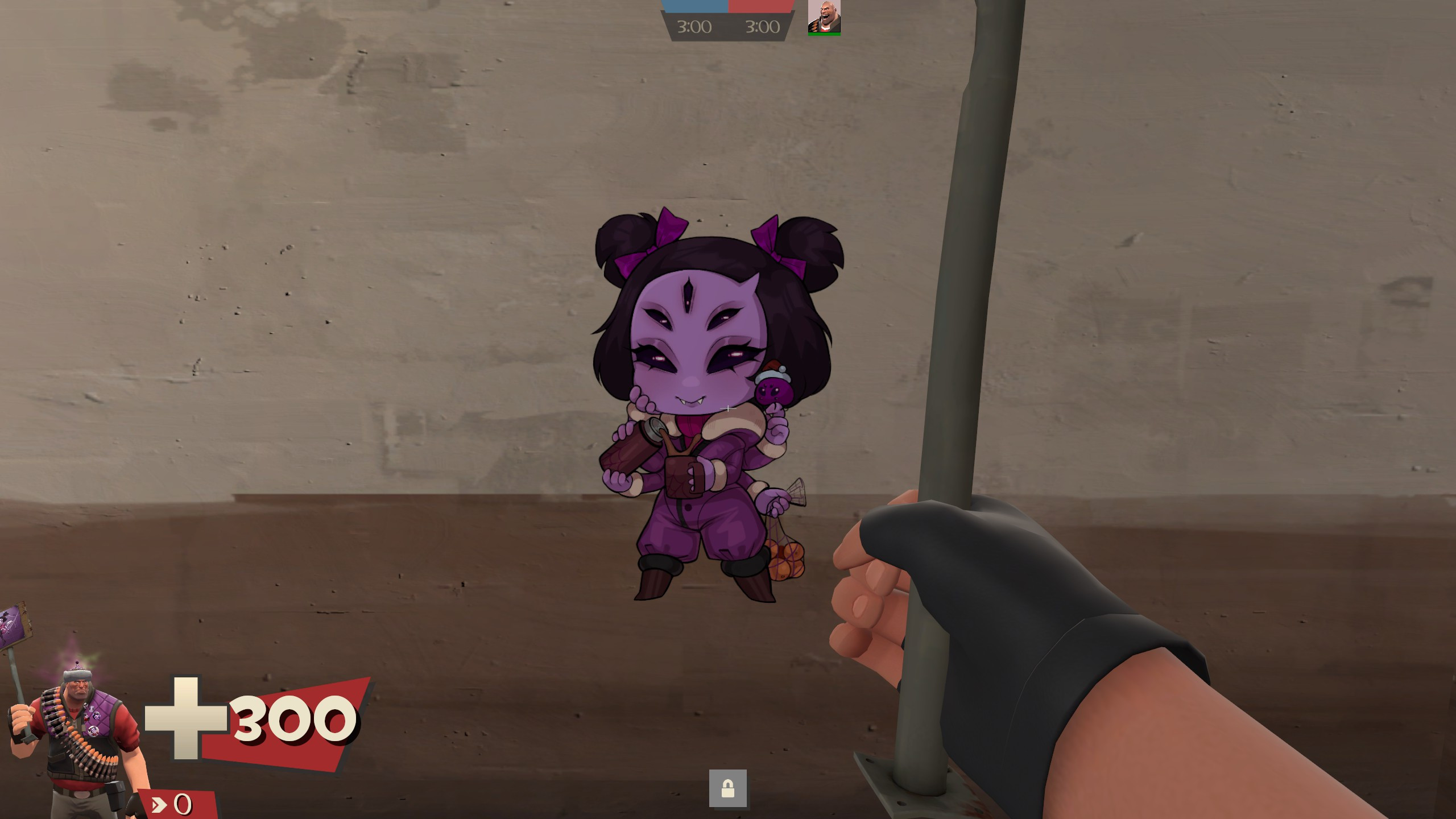Click the ammo arrow chevron icon
1456x819 pixels.
(160, 805)
